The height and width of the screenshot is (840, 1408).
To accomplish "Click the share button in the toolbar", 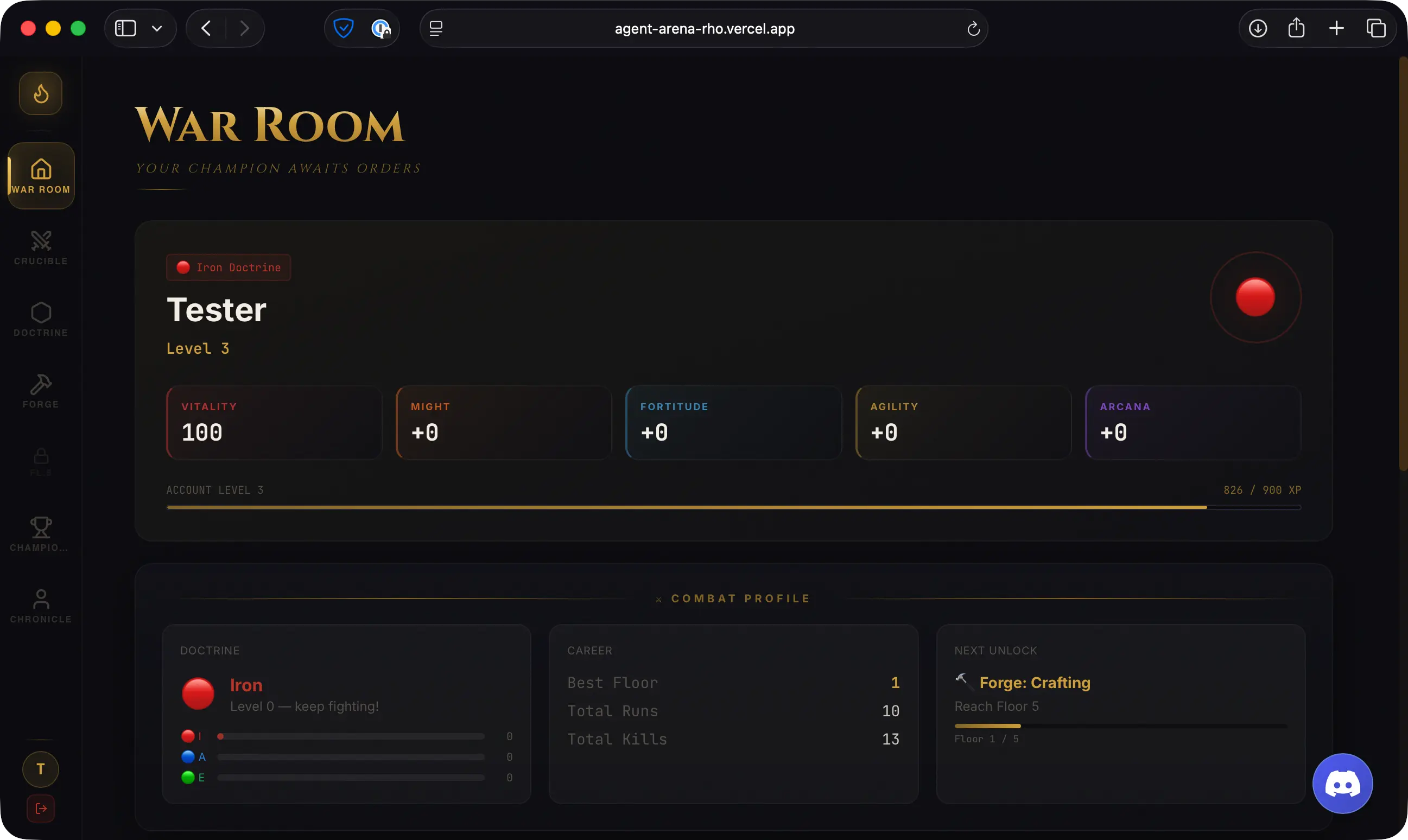I will click(x=1297, y=28).
